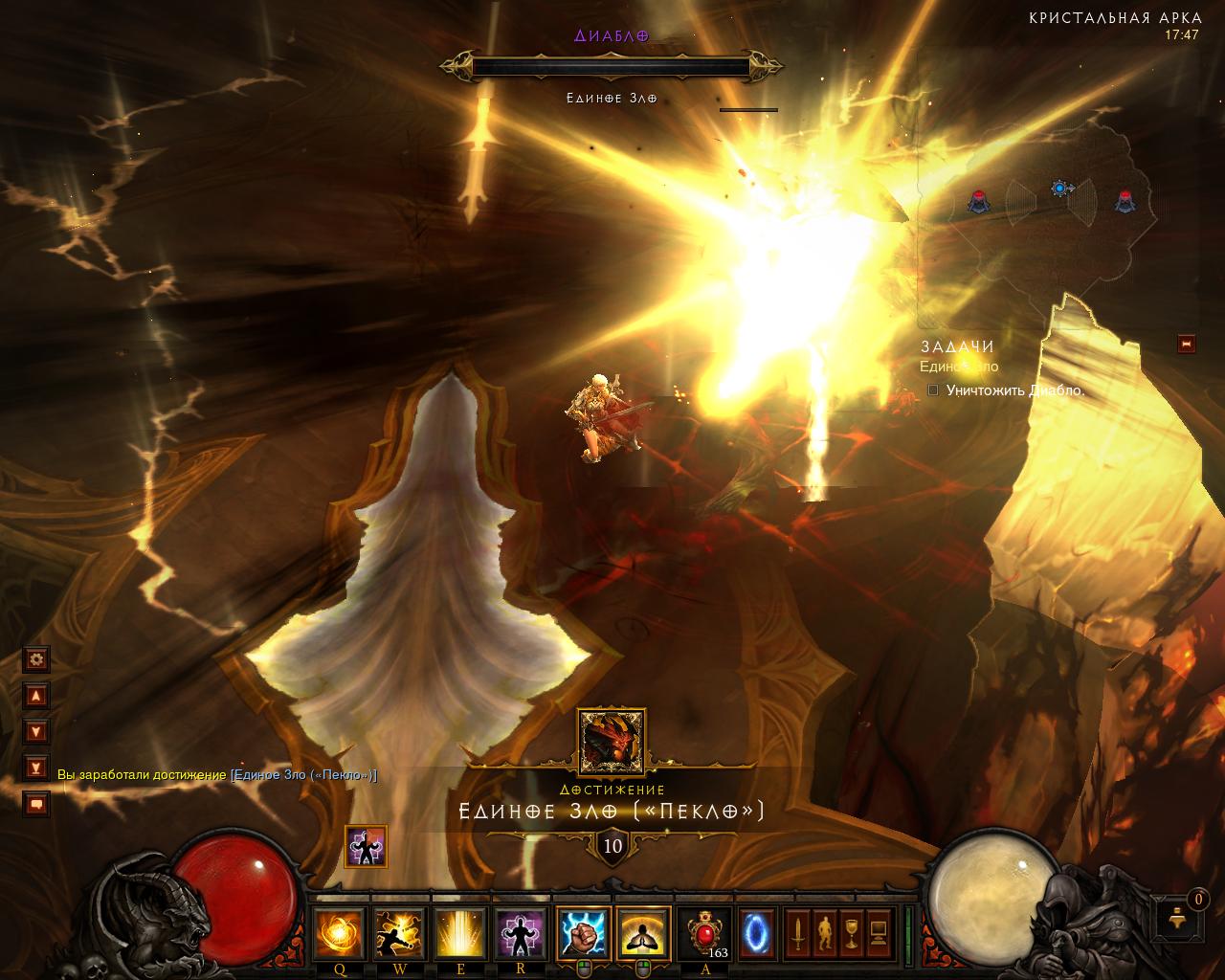
Task: Open the blue town portal
Action: pyautogui.click(x=757, y=933)
